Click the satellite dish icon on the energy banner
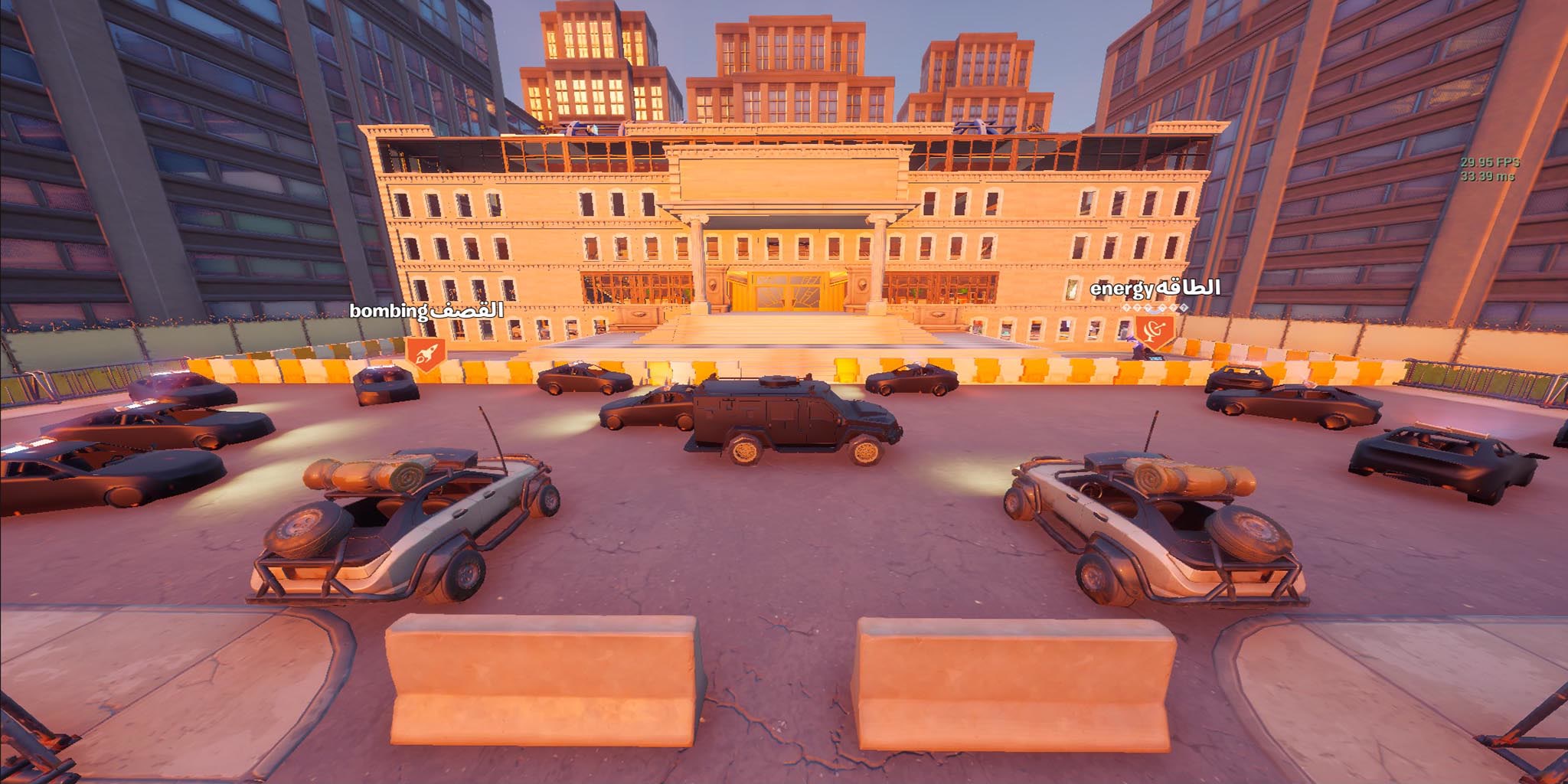This screenshot has width=1568, height=784. click(x=1153, y=329)
